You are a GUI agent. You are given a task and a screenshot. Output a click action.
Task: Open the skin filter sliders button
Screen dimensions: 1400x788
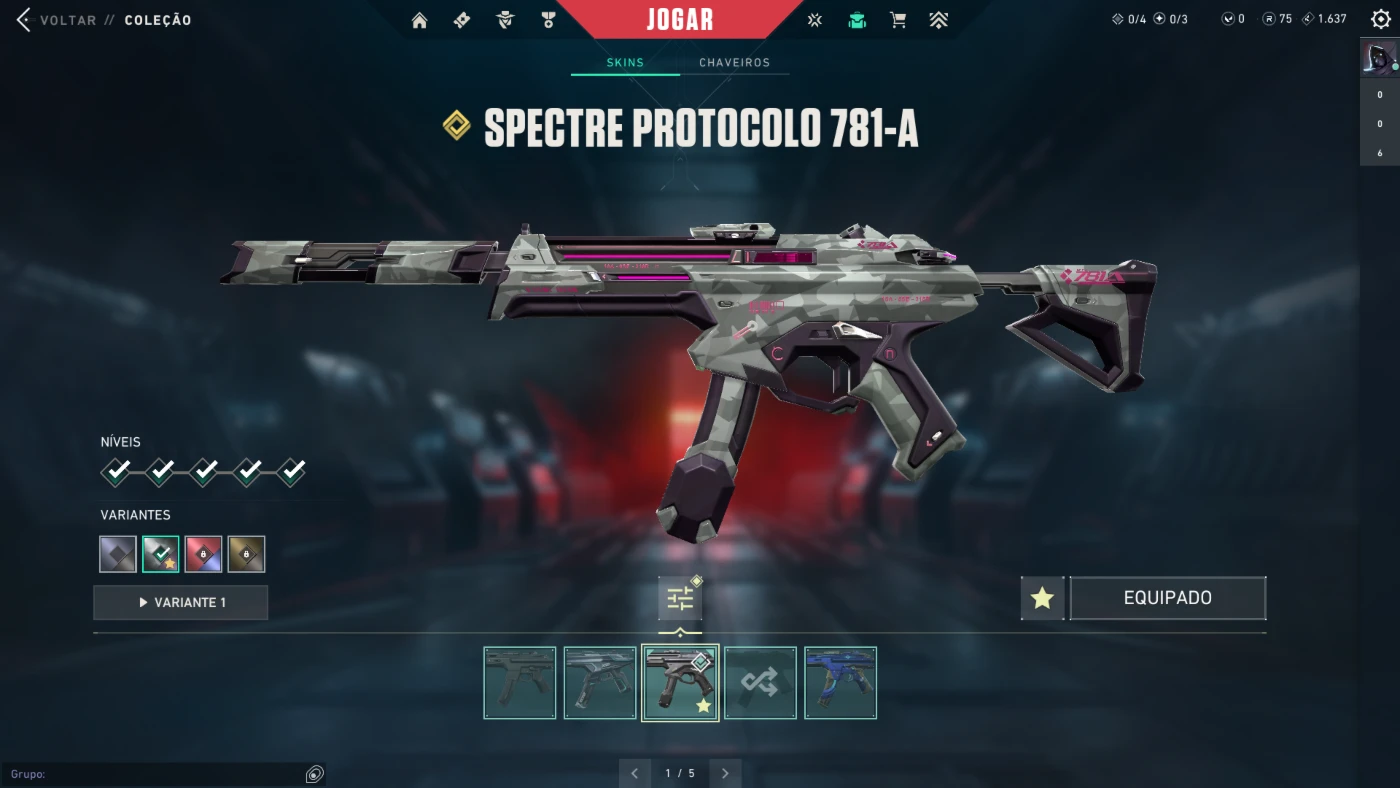coord(680,598)
